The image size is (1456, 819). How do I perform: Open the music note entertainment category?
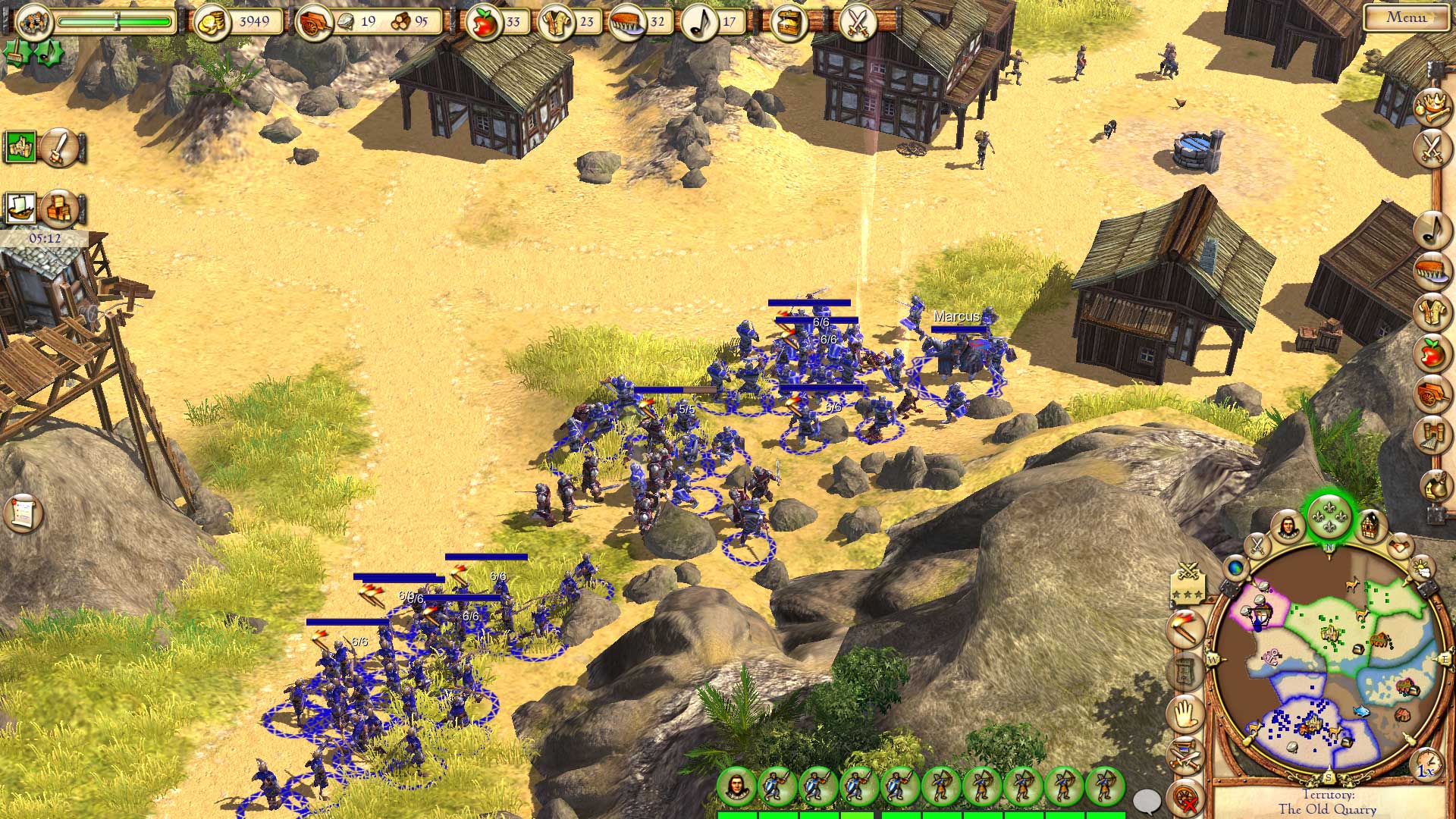[x=1432, y=227]
